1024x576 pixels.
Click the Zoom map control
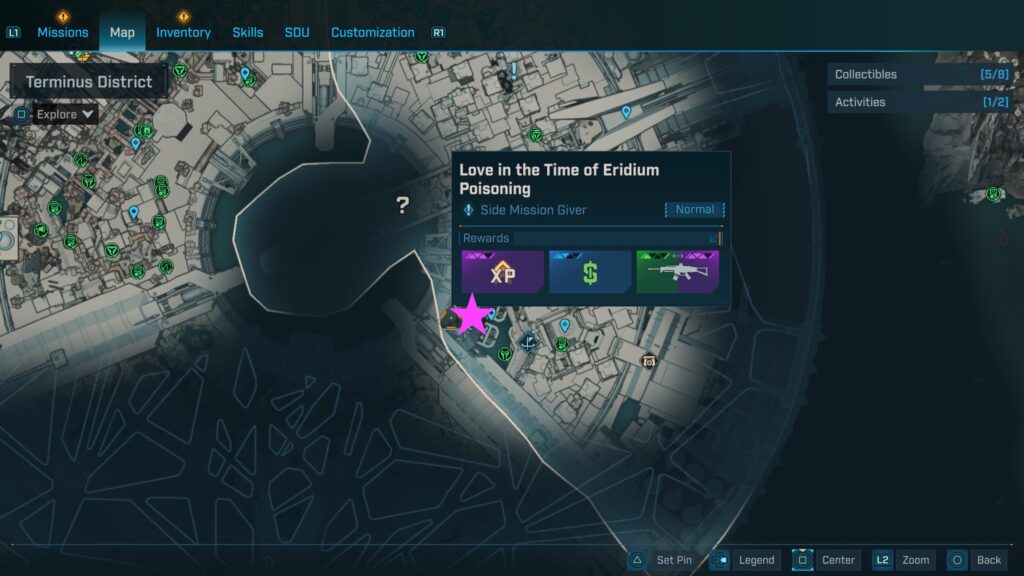click(903, 560)
